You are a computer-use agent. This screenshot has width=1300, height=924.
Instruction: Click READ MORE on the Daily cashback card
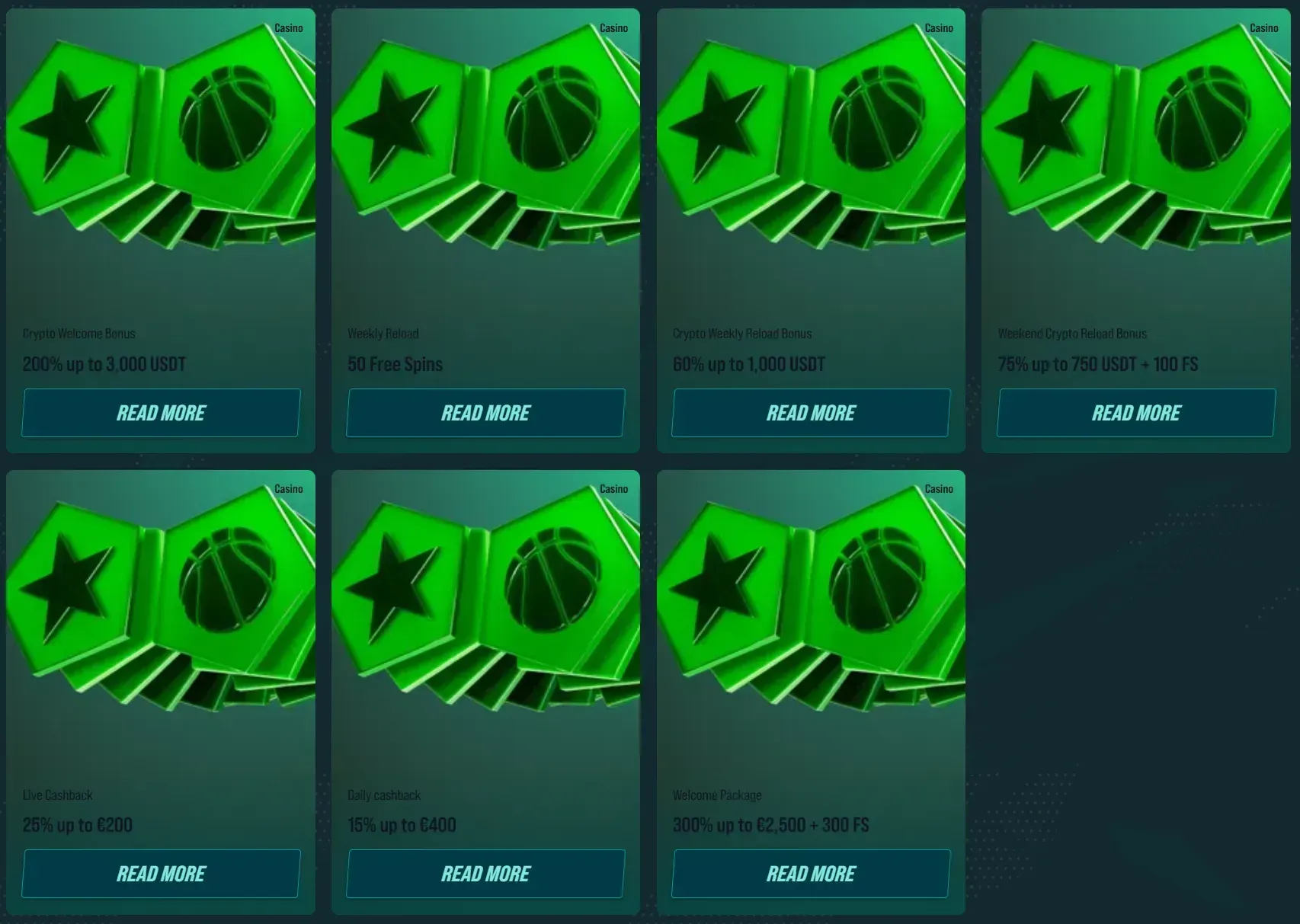[485, 873]
